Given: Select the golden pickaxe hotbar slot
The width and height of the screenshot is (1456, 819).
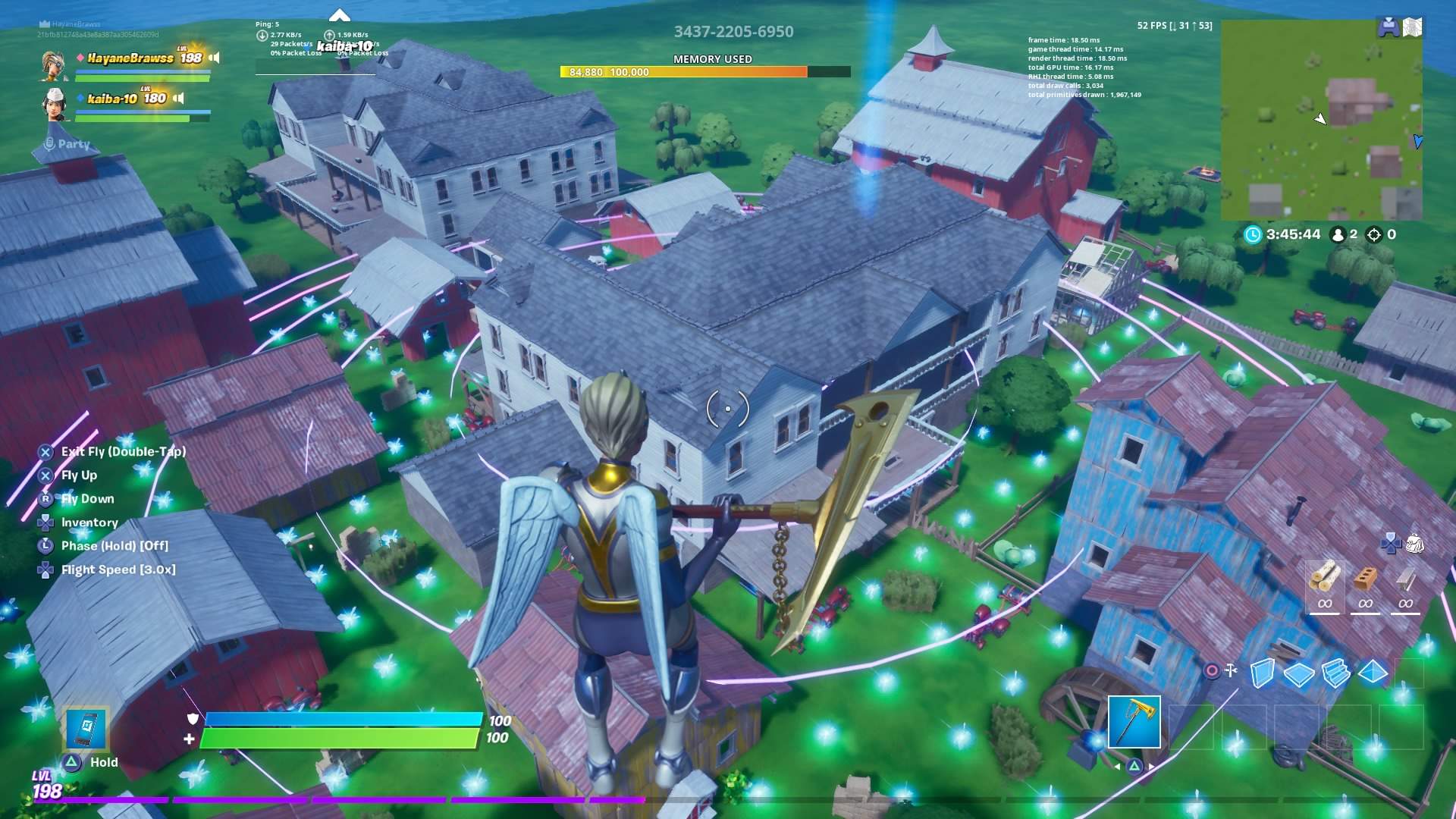Looking at the screenshot, I should click(x=1134, y=722).
